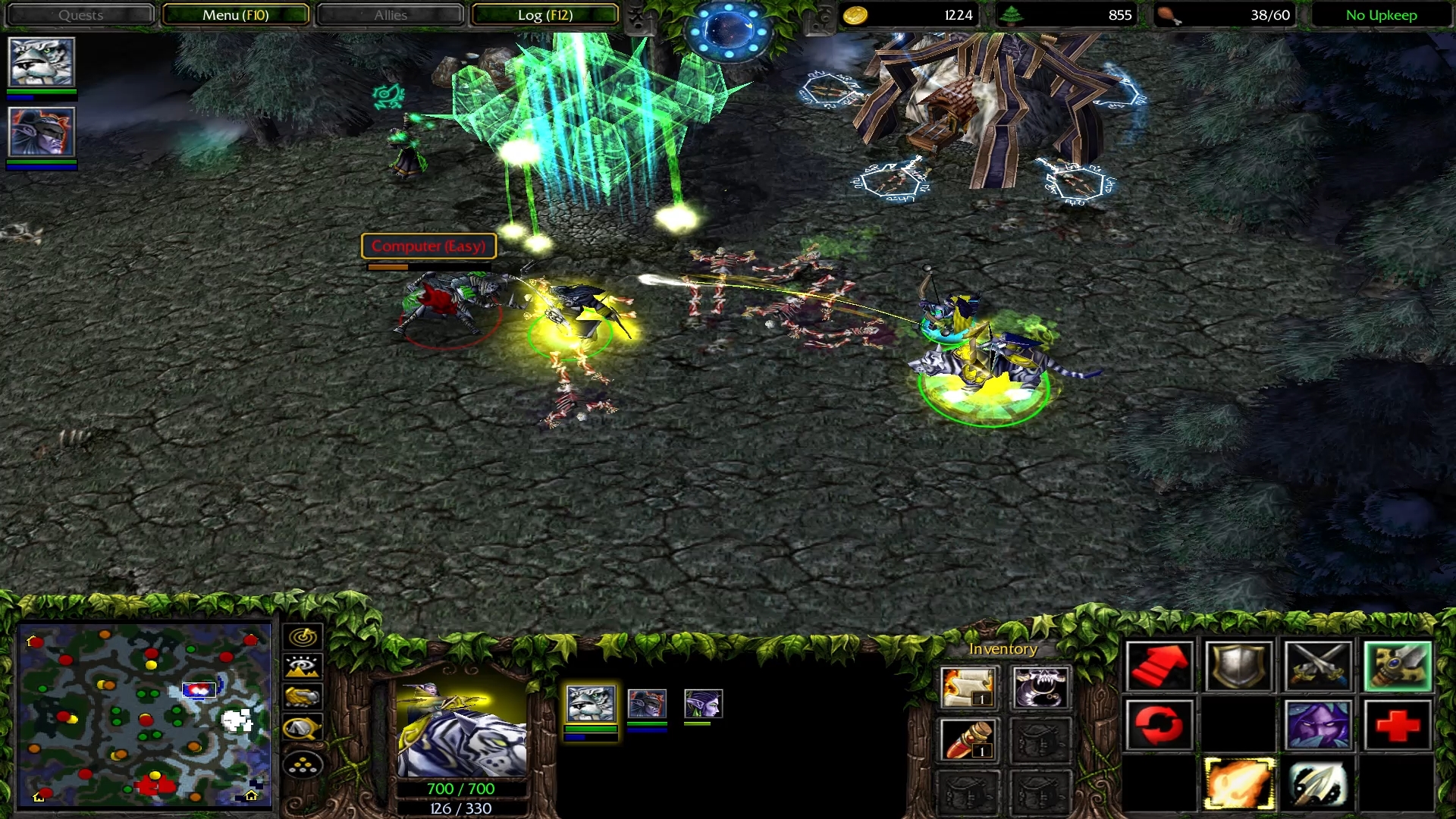Select the demon hunter in group panel

[x=647, y=704]
